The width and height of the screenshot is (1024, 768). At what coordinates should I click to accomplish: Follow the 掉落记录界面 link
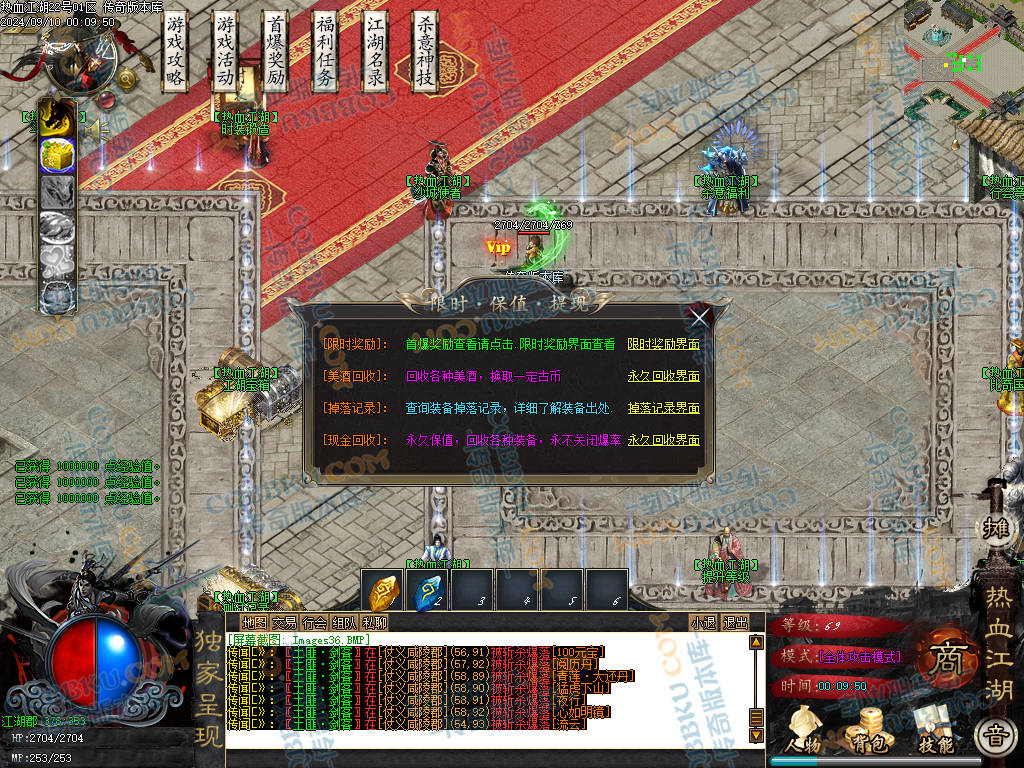point(663,408)
